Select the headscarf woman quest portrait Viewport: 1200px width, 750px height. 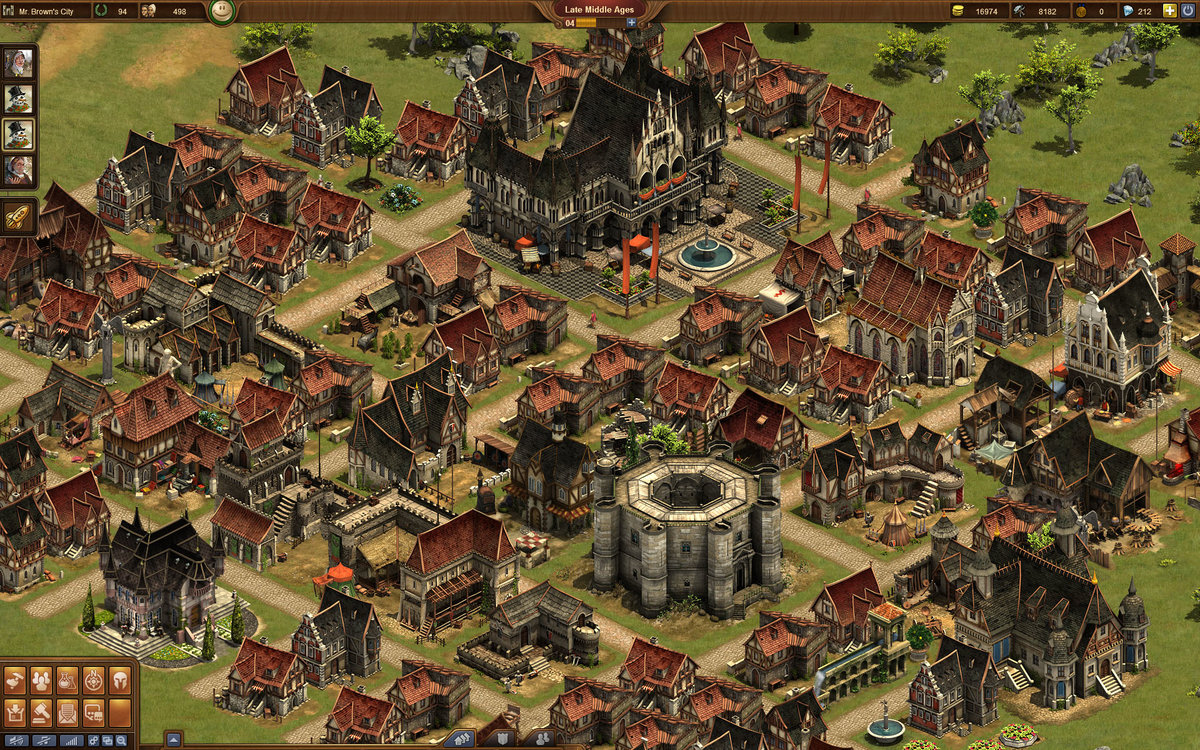click(18, 64)
